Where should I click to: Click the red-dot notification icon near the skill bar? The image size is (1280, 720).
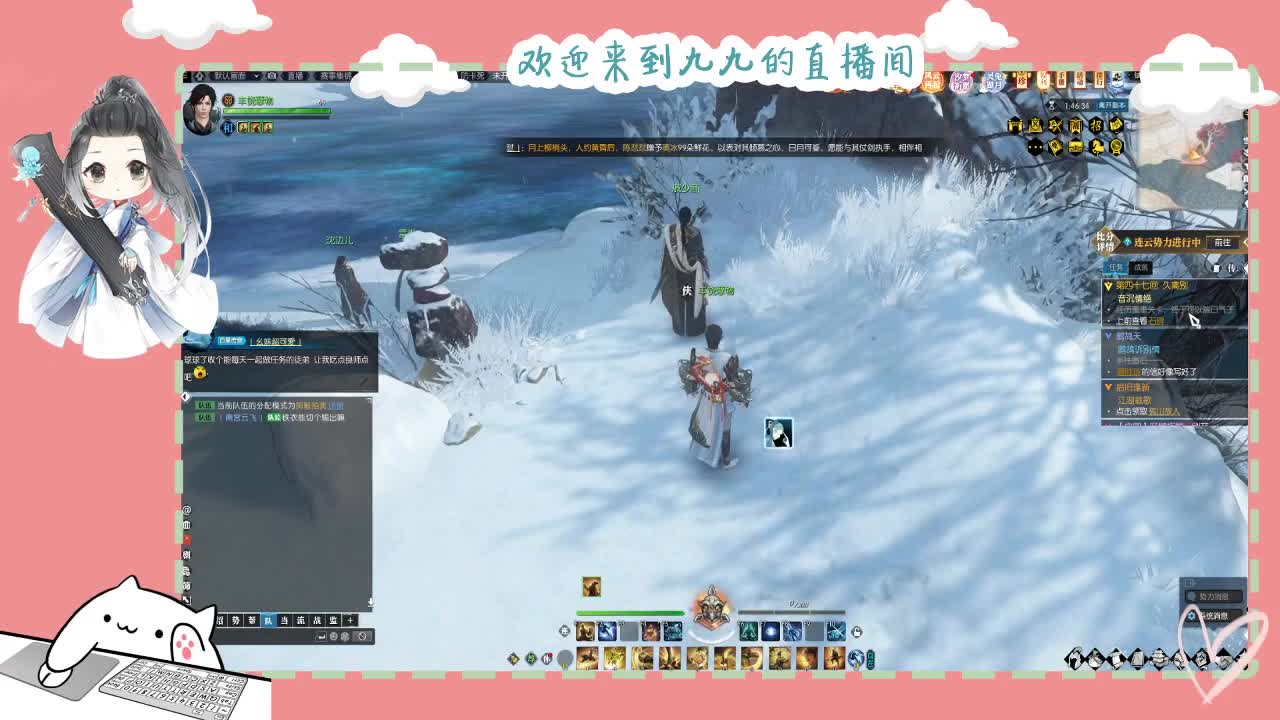(546, 656)
